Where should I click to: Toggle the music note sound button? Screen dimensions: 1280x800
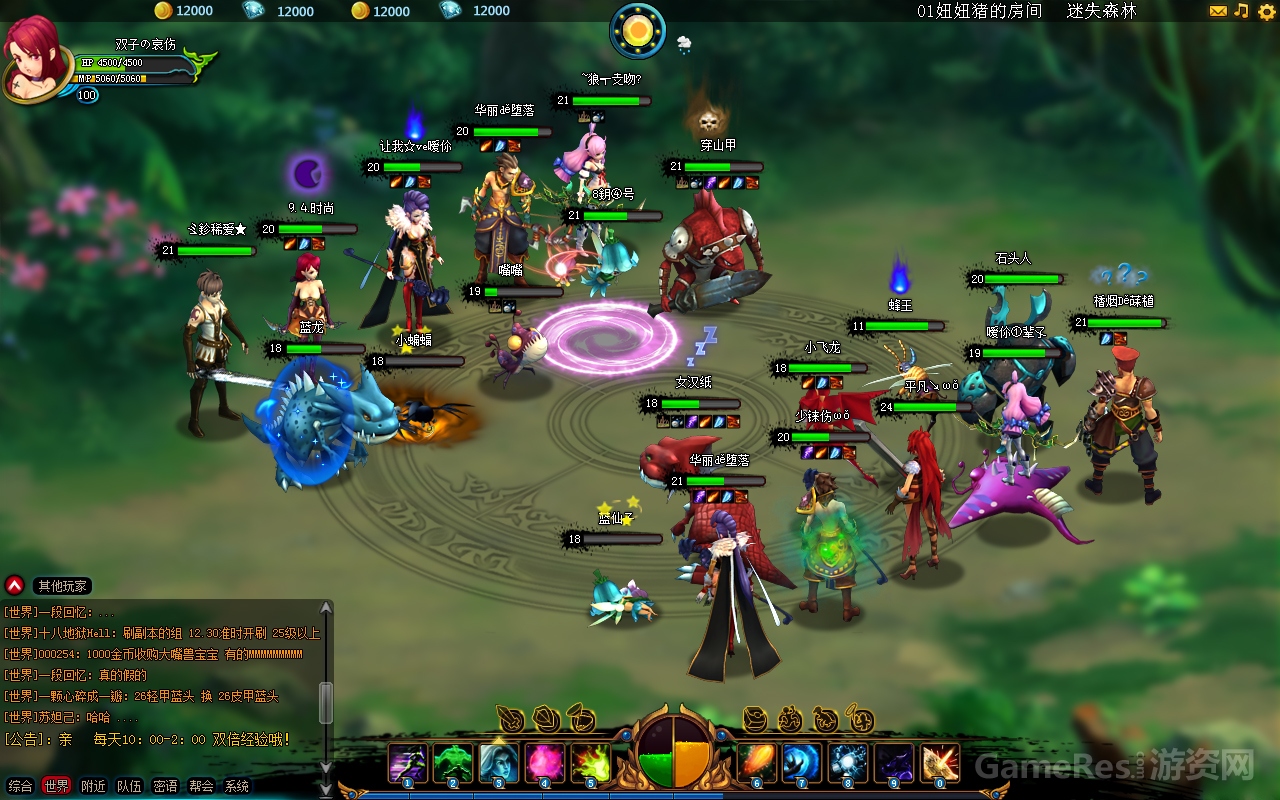click(1242, 11)
